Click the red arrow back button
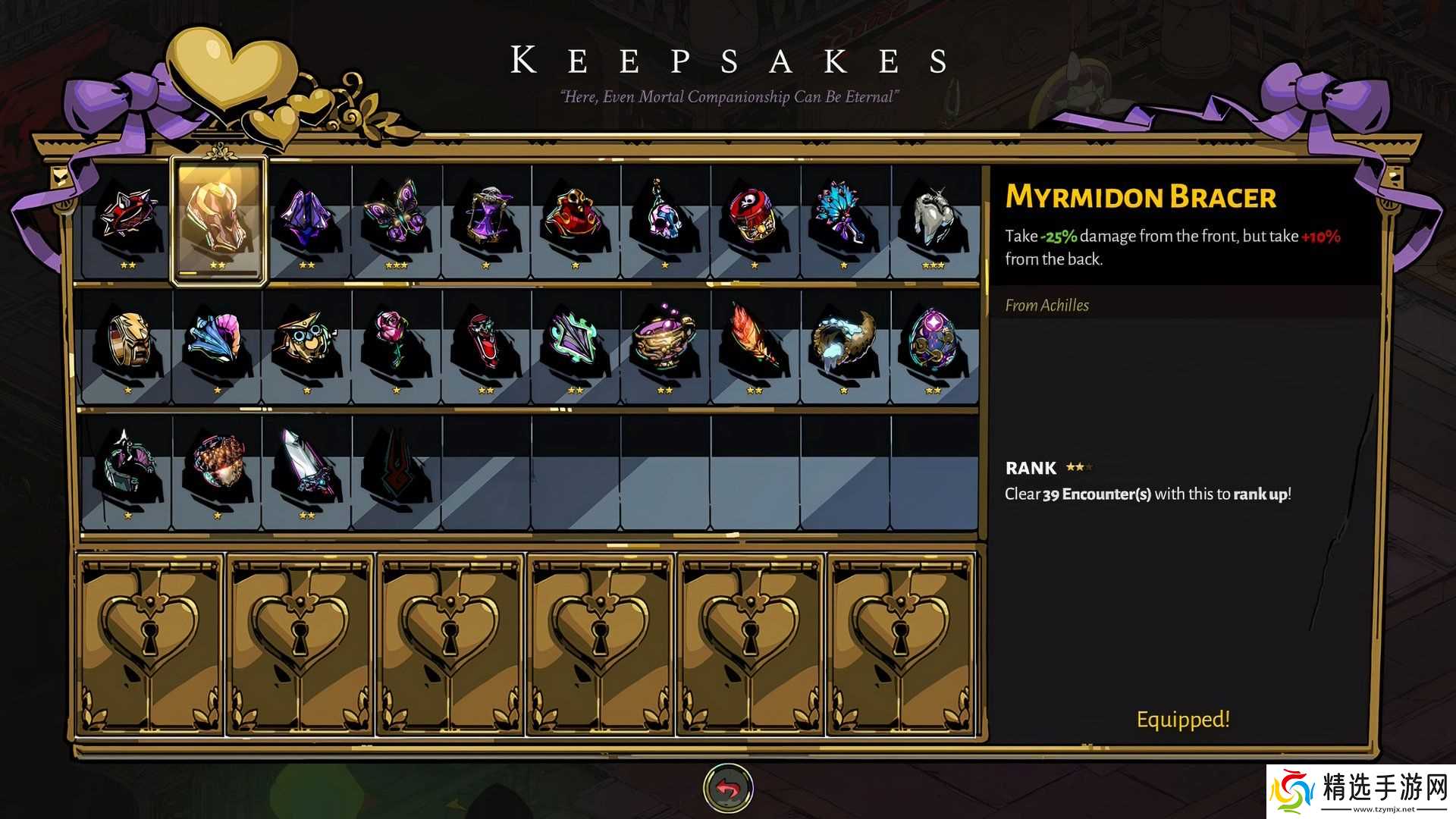The image size is (1456, 819). tap(728, 789)
